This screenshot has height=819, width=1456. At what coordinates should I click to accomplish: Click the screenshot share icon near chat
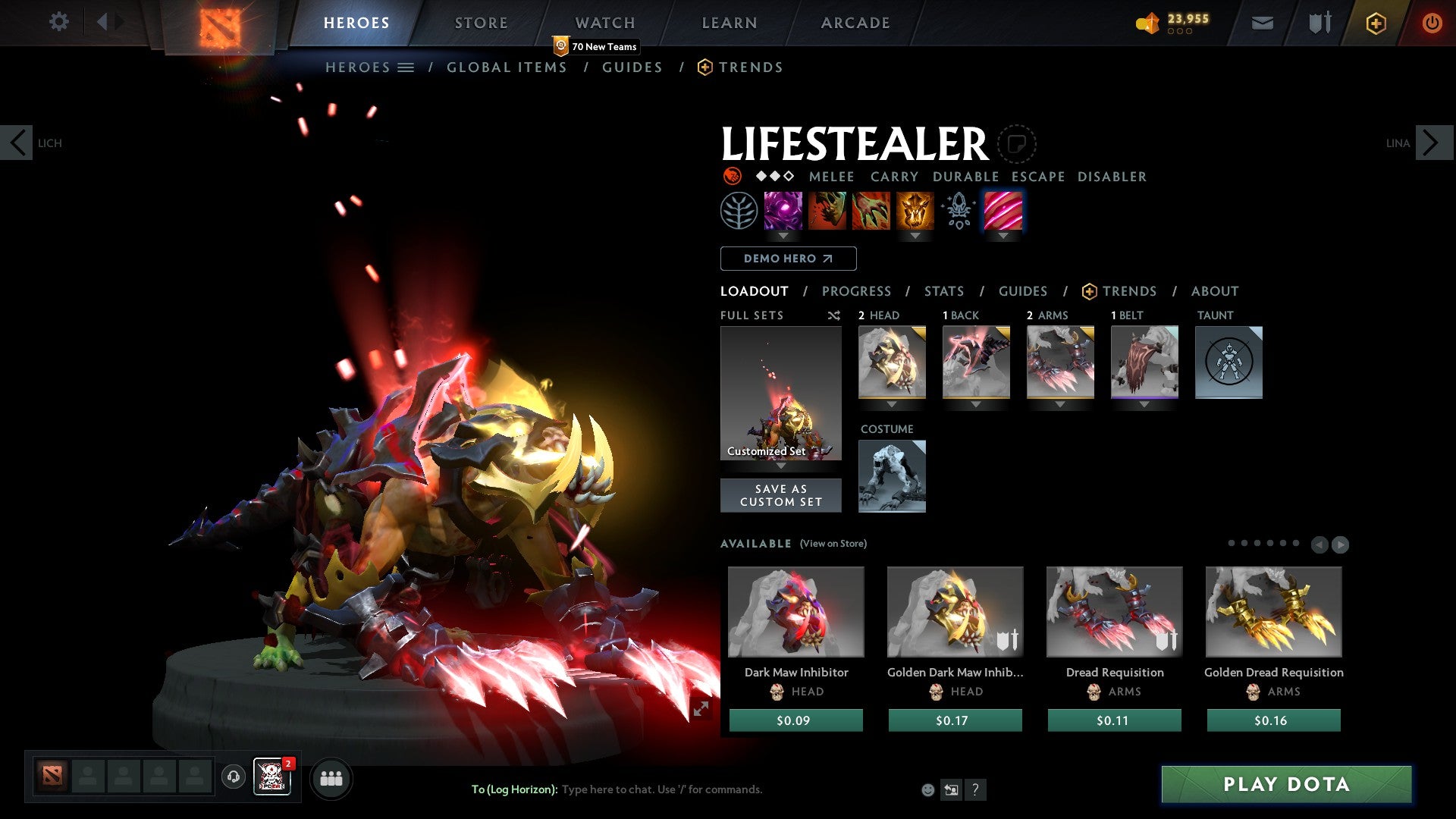(x=951, y=789)
